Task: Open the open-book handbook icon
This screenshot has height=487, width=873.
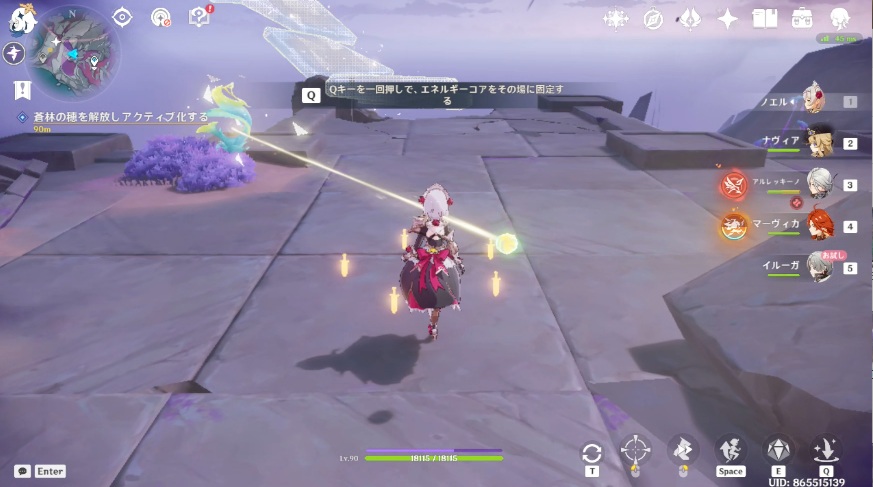Action: pyautogui.click(x=765, y=18)
